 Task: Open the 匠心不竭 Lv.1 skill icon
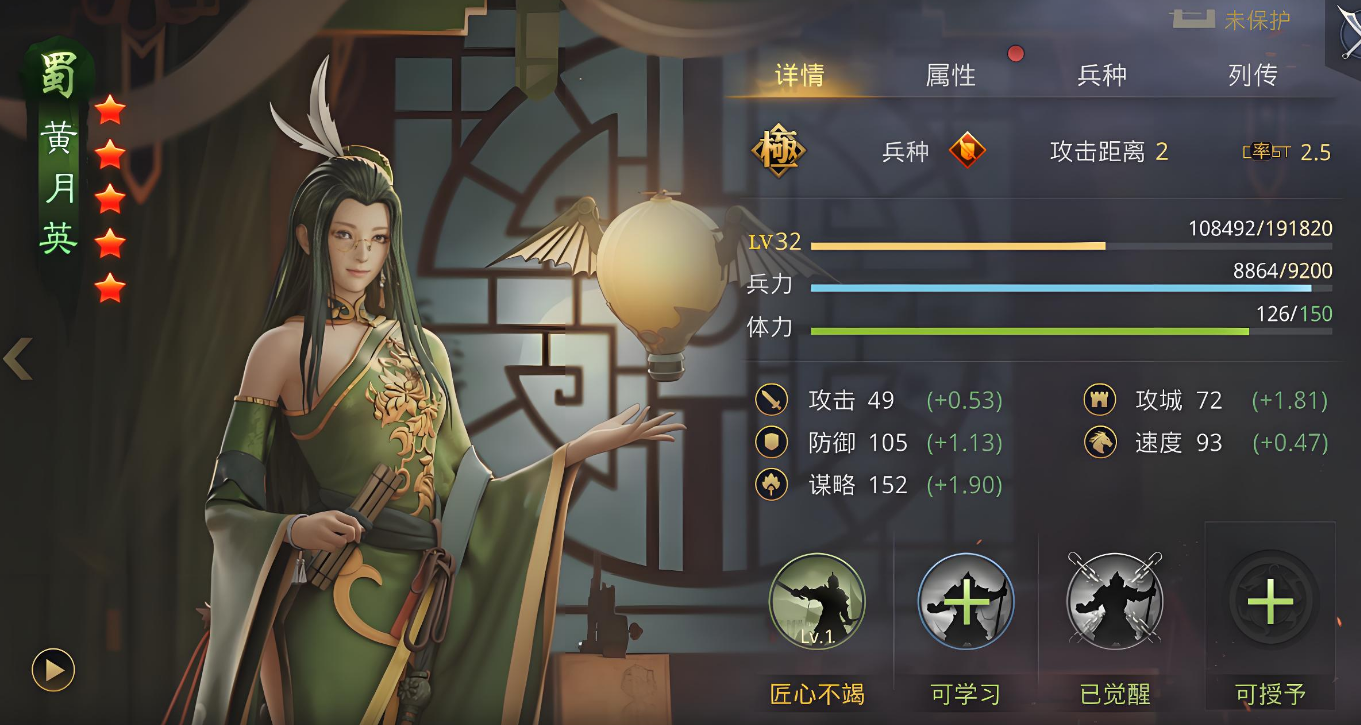point(817,600)
